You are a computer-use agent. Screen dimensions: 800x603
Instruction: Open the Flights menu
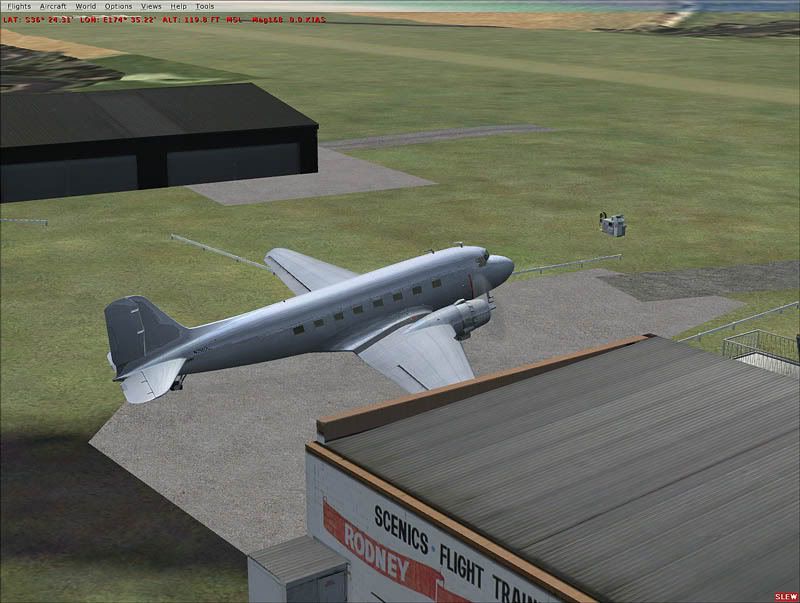(x=19, y=6)
